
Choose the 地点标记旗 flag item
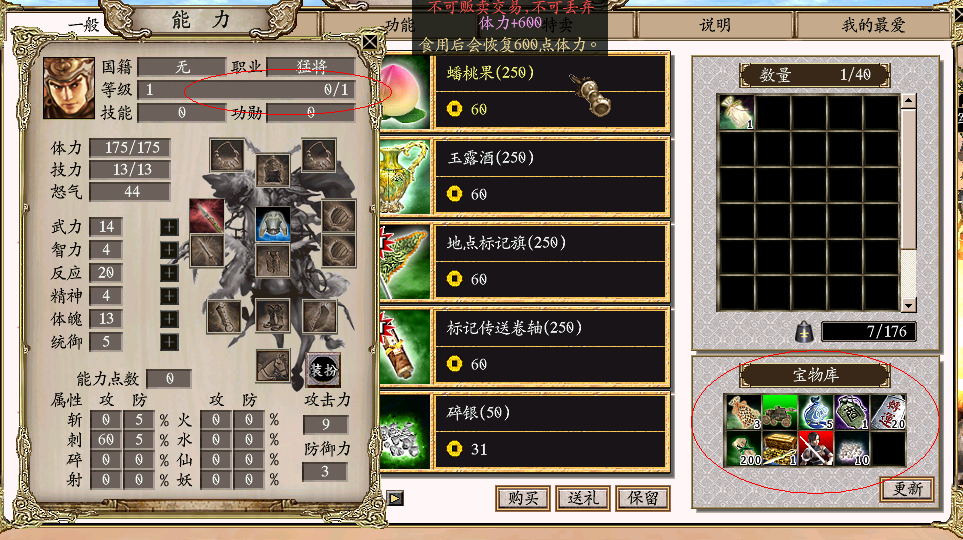coord(550,260)
